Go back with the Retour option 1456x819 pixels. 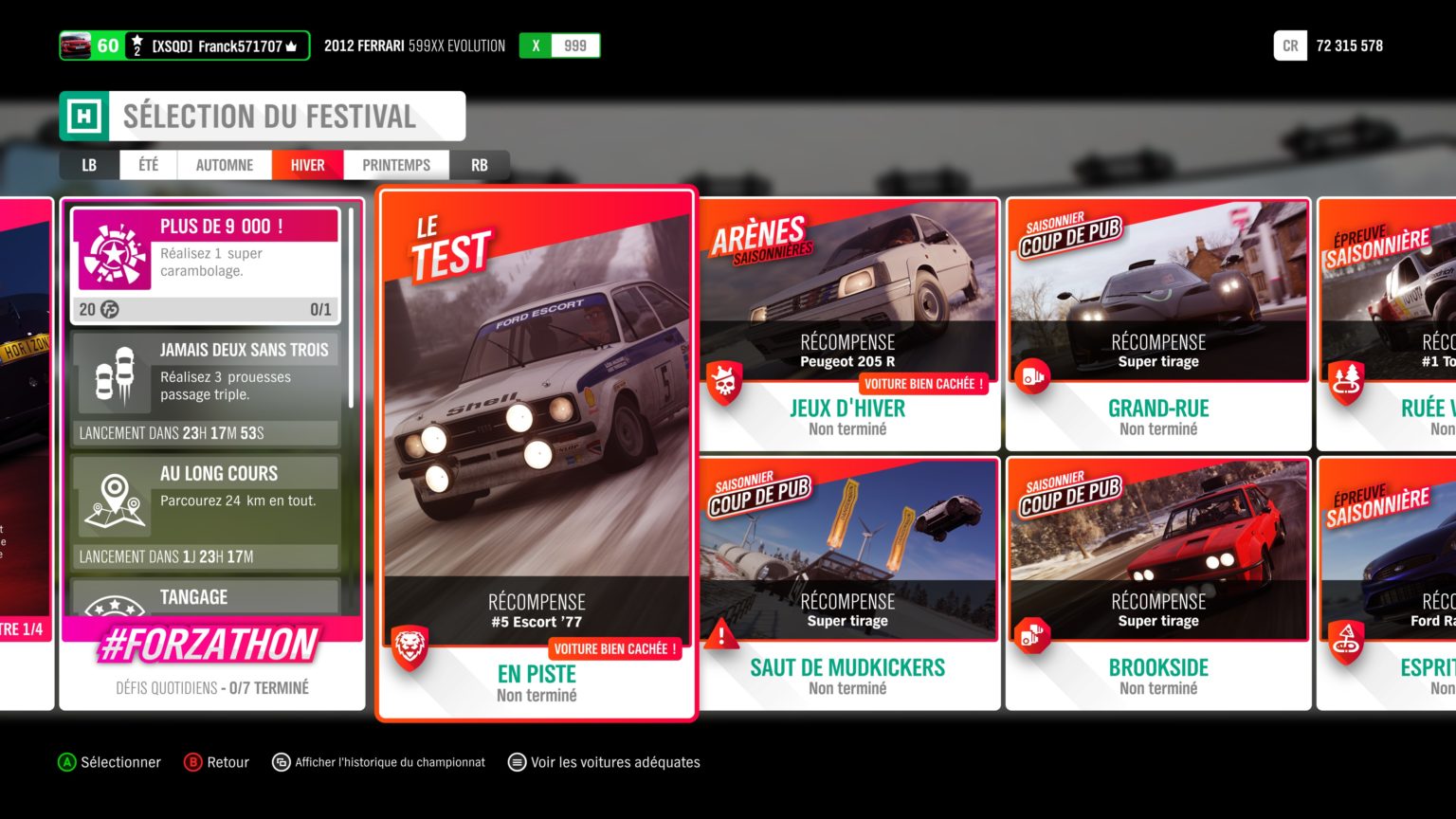coord(217,762)
